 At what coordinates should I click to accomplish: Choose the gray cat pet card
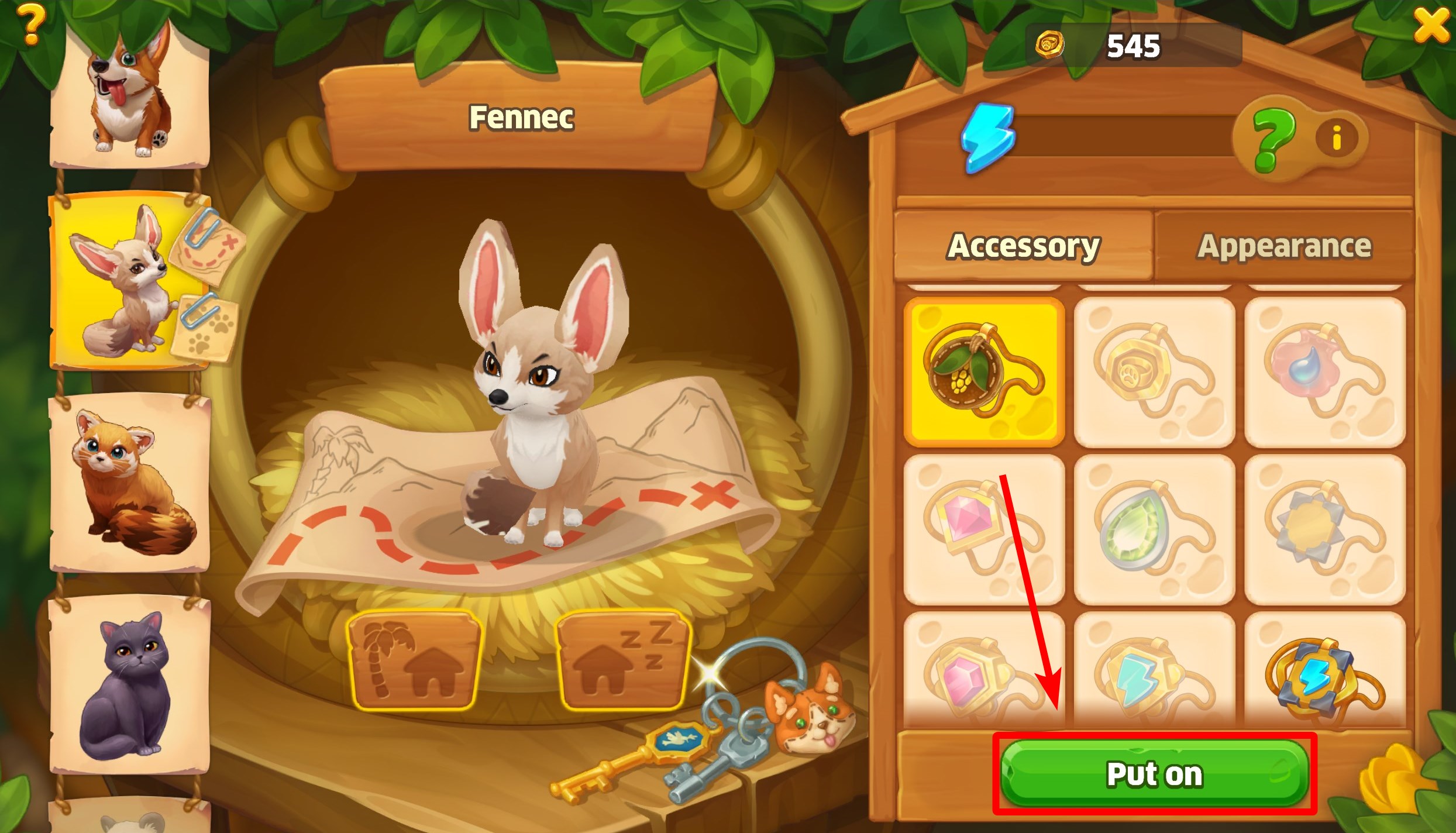[x=129, y=684]
